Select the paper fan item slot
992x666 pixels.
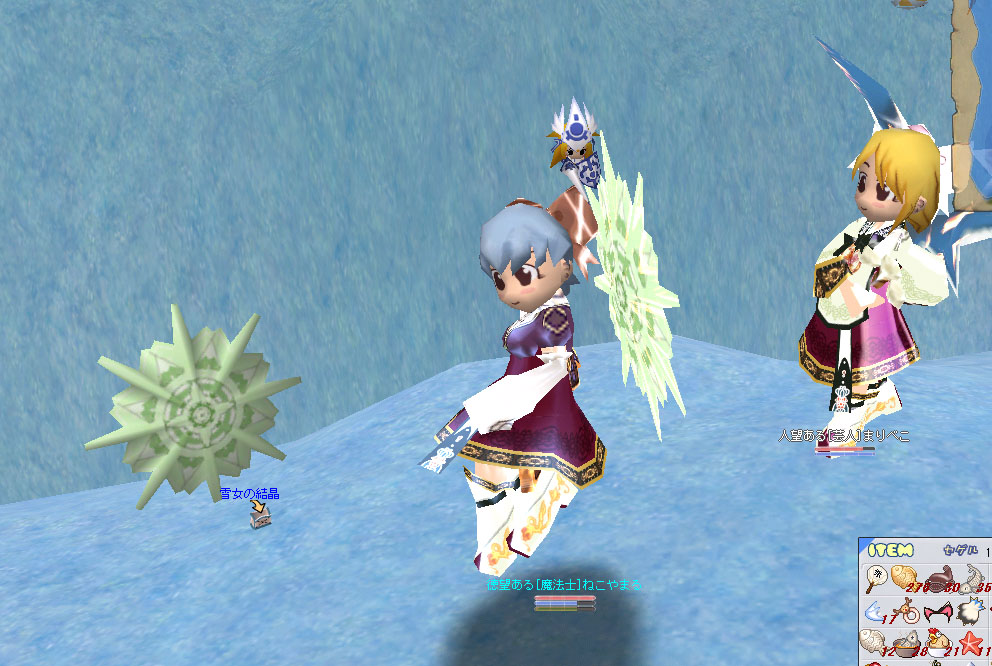[x=877, y=578]
